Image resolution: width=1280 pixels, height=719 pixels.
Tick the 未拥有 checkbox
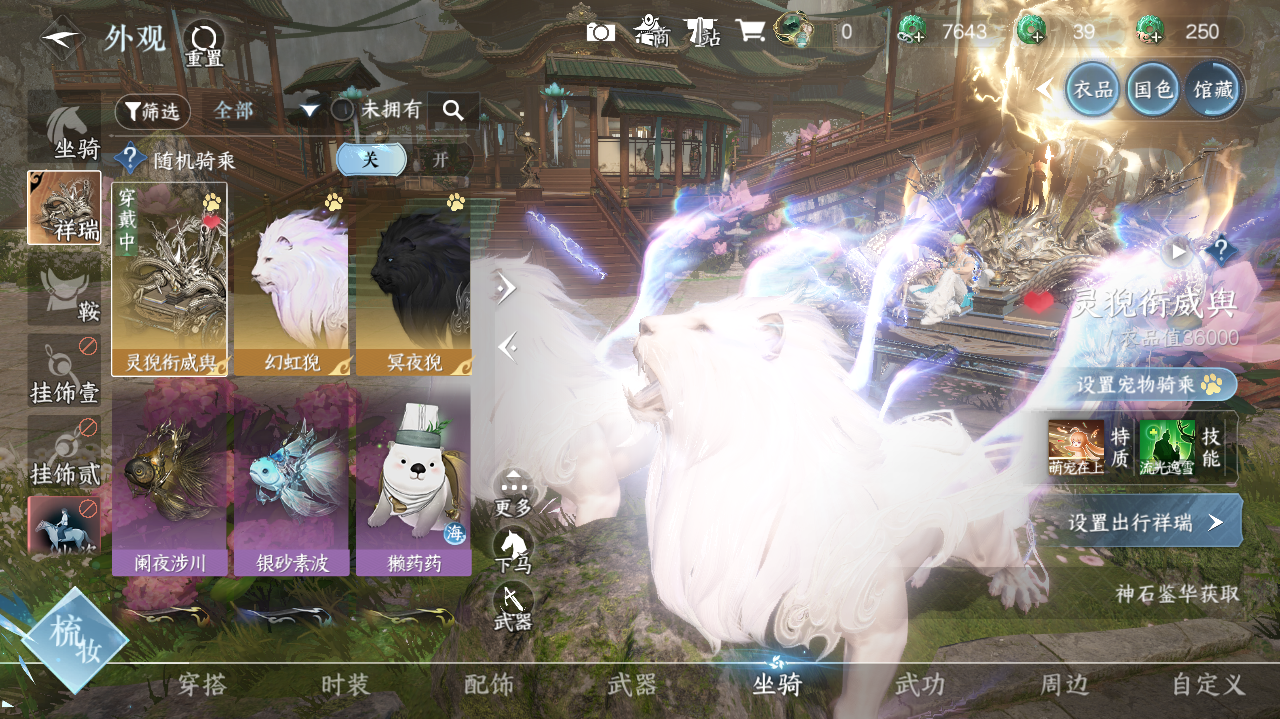click(343, 110)
